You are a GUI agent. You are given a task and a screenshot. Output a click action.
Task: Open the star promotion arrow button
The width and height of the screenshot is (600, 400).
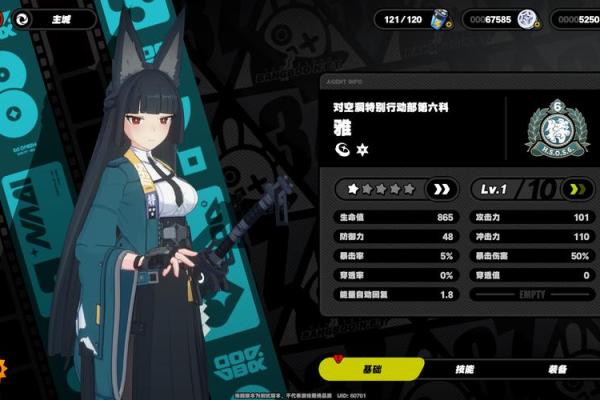click(x=441, y=188)
